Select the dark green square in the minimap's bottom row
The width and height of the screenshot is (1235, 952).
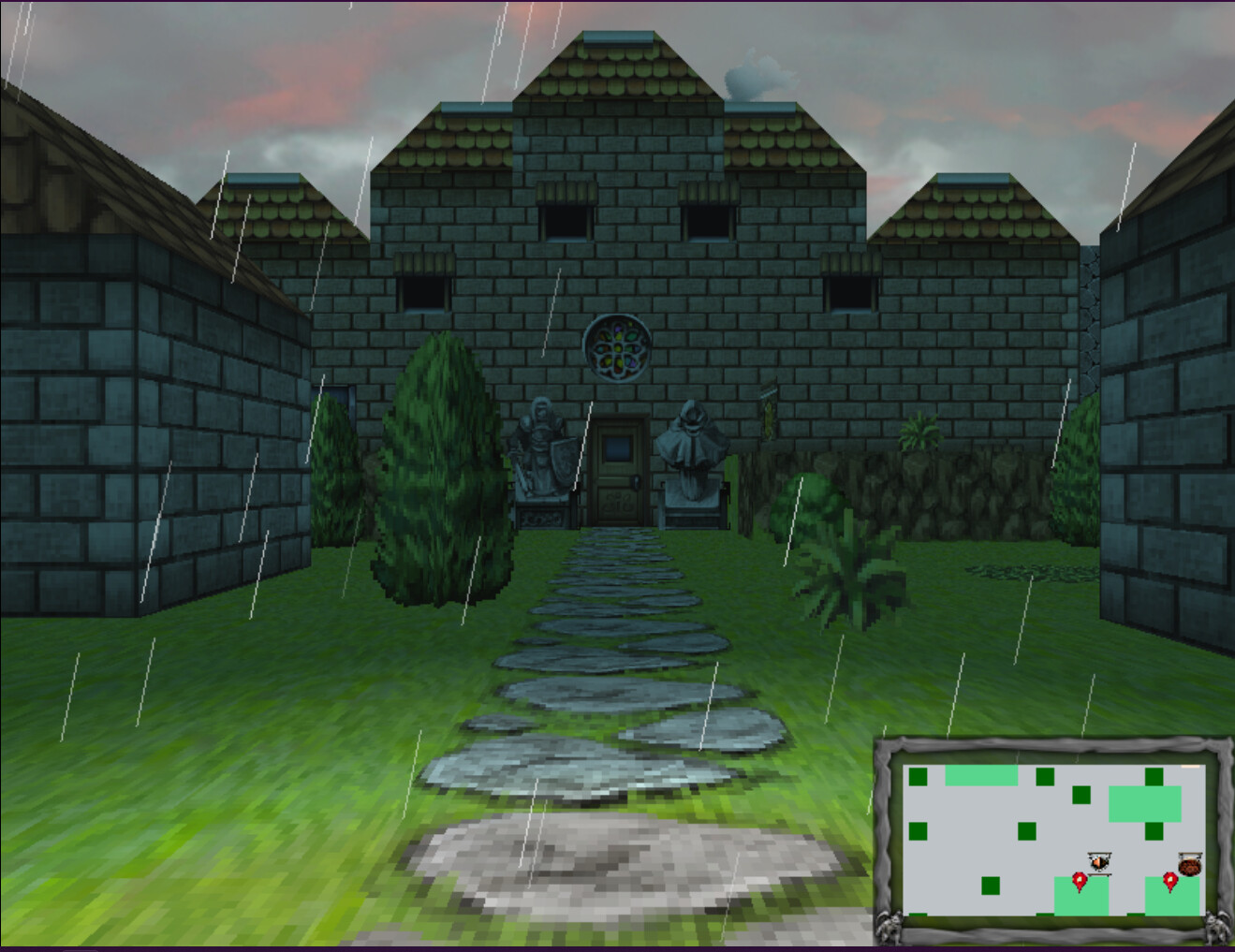[x=991, y=886]
